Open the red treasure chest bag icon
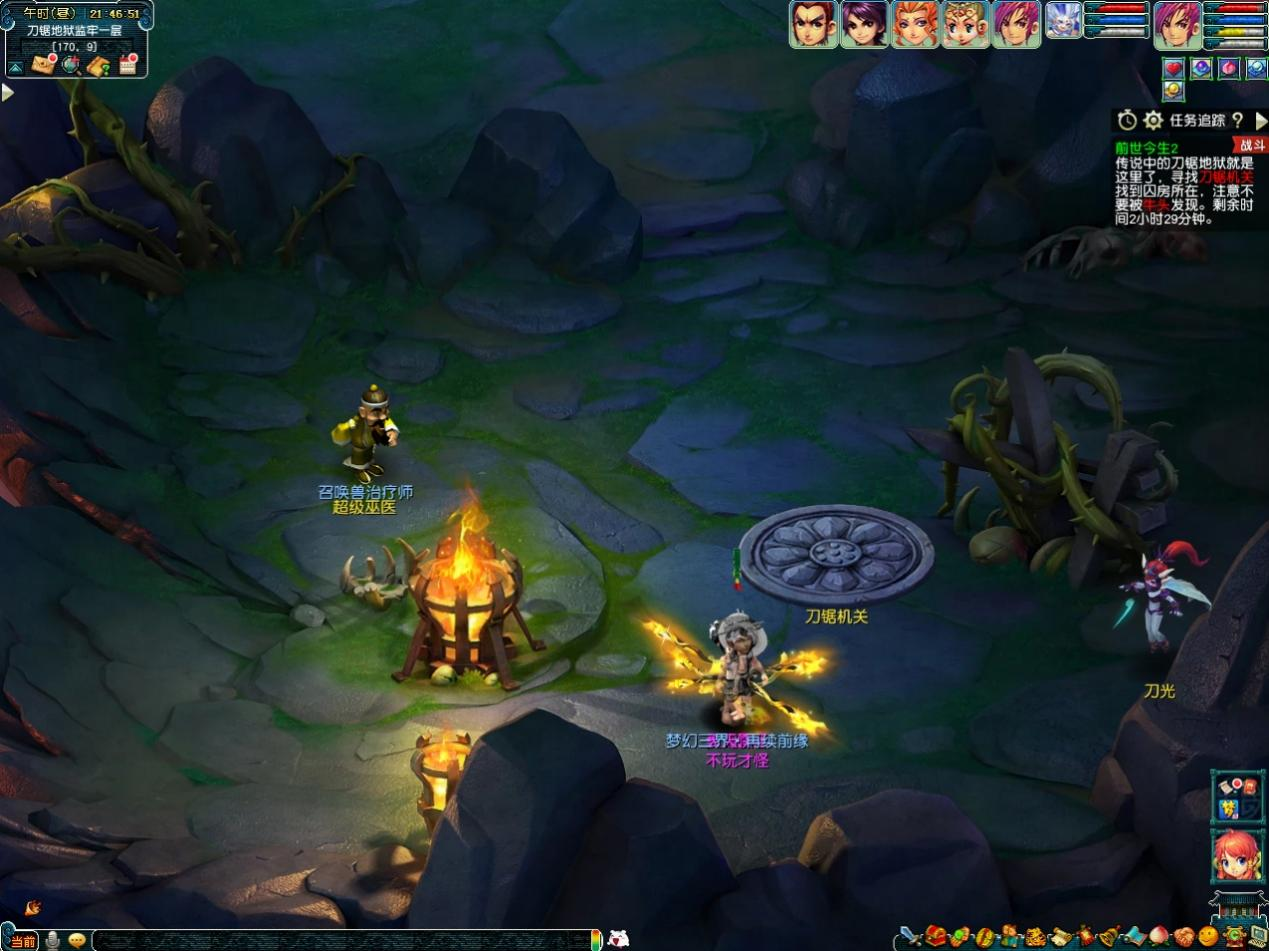This screenshot has height=951, width=1269. [935, 937]
